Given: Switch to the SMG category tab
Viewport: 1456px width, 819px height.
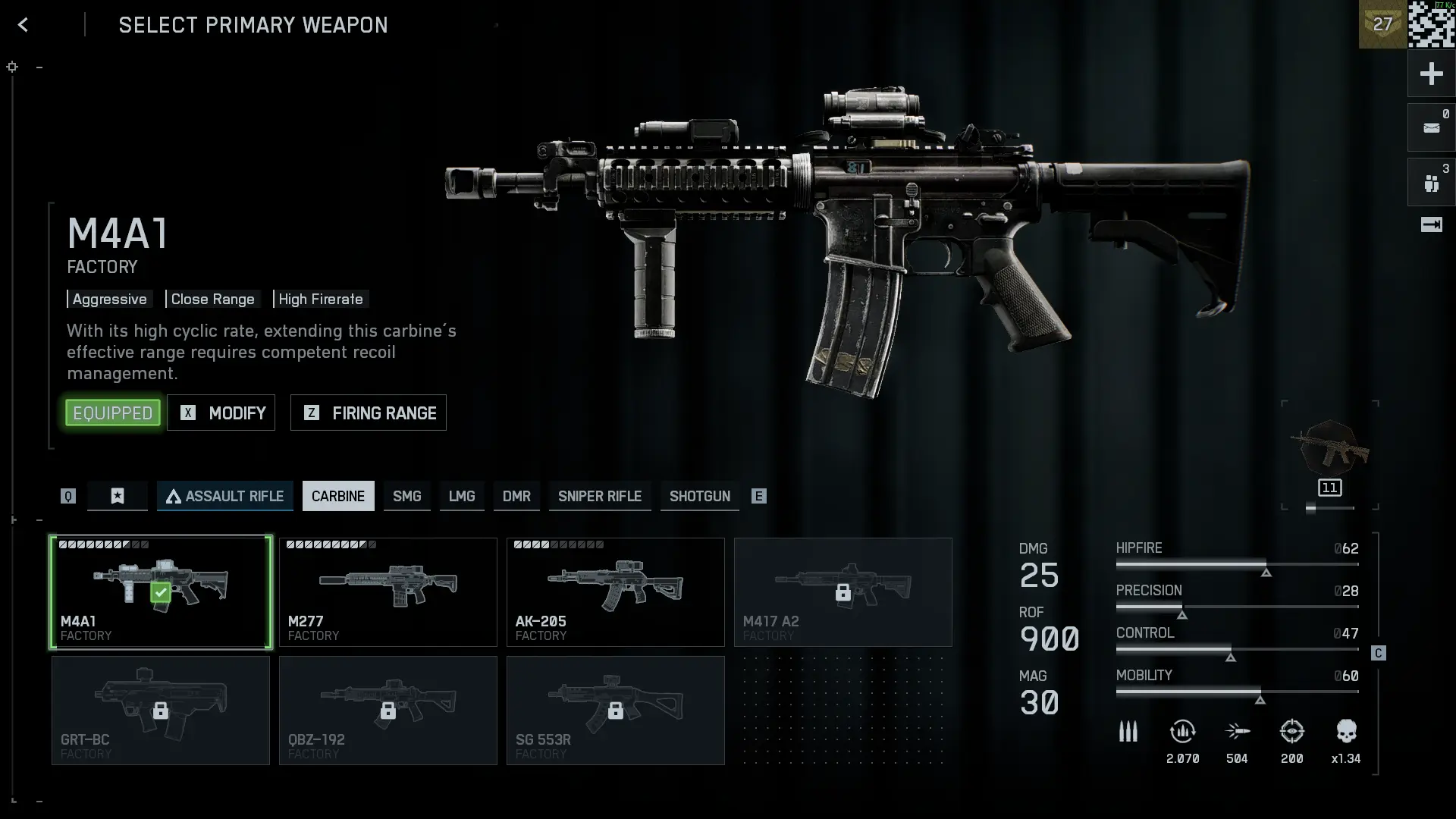Looking at the screenshot, I should pos(407,496).
